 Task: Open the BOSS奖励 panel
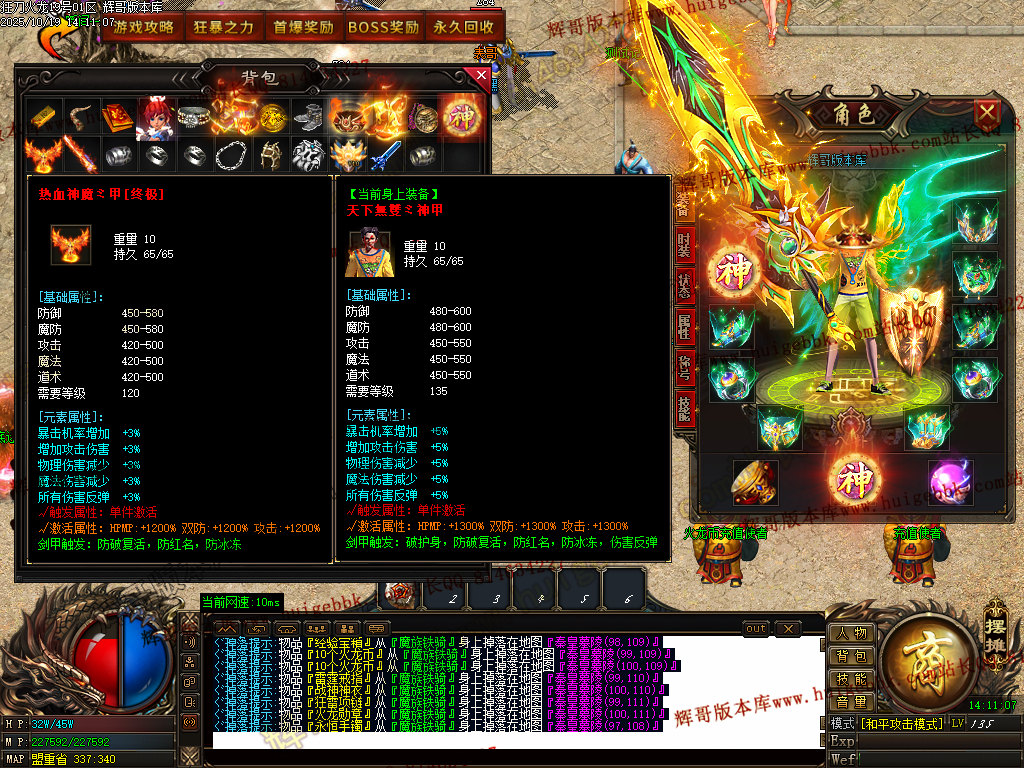coord(383,28)
